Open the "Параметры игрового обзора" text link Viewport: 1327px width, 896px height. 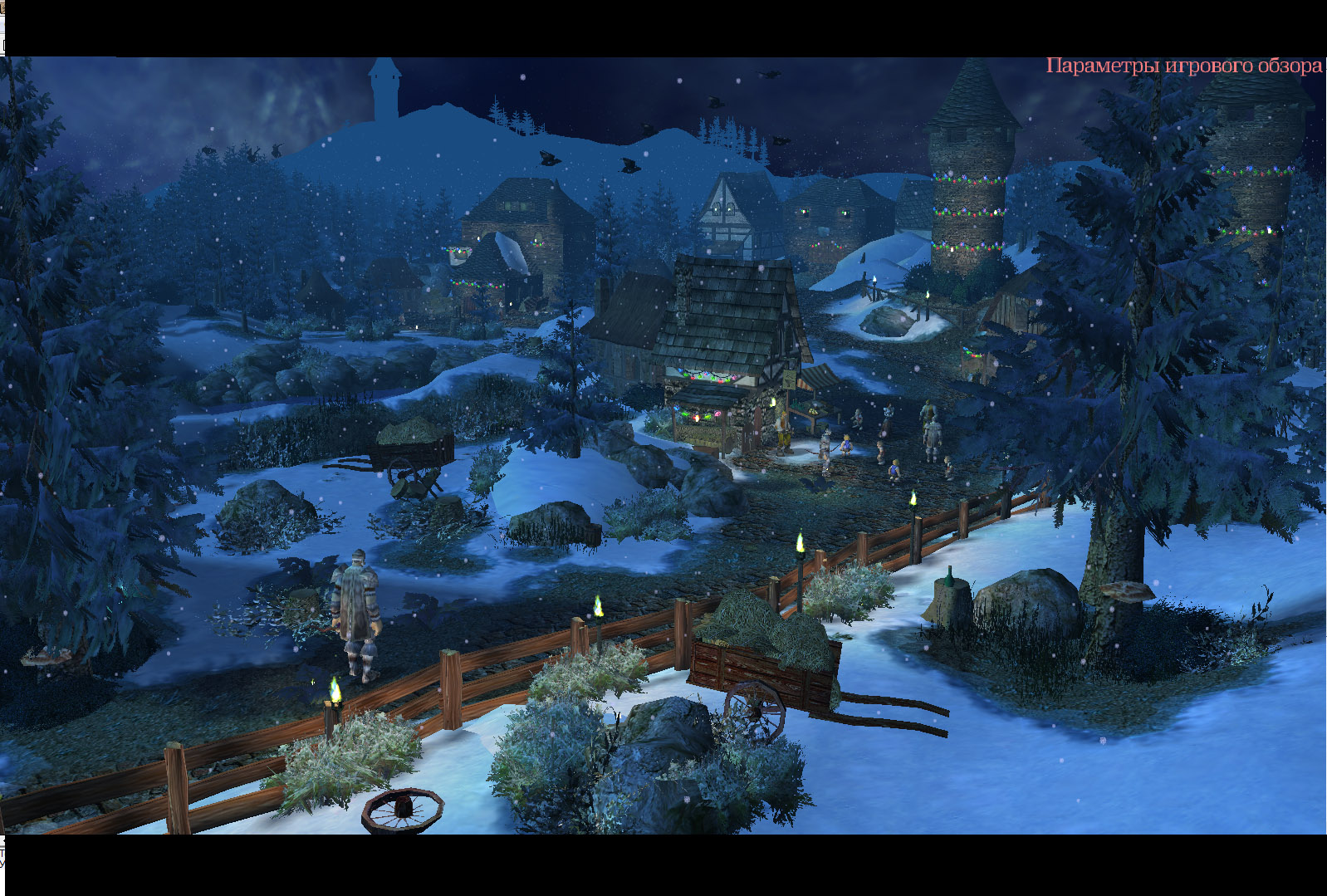(1183, 66)
